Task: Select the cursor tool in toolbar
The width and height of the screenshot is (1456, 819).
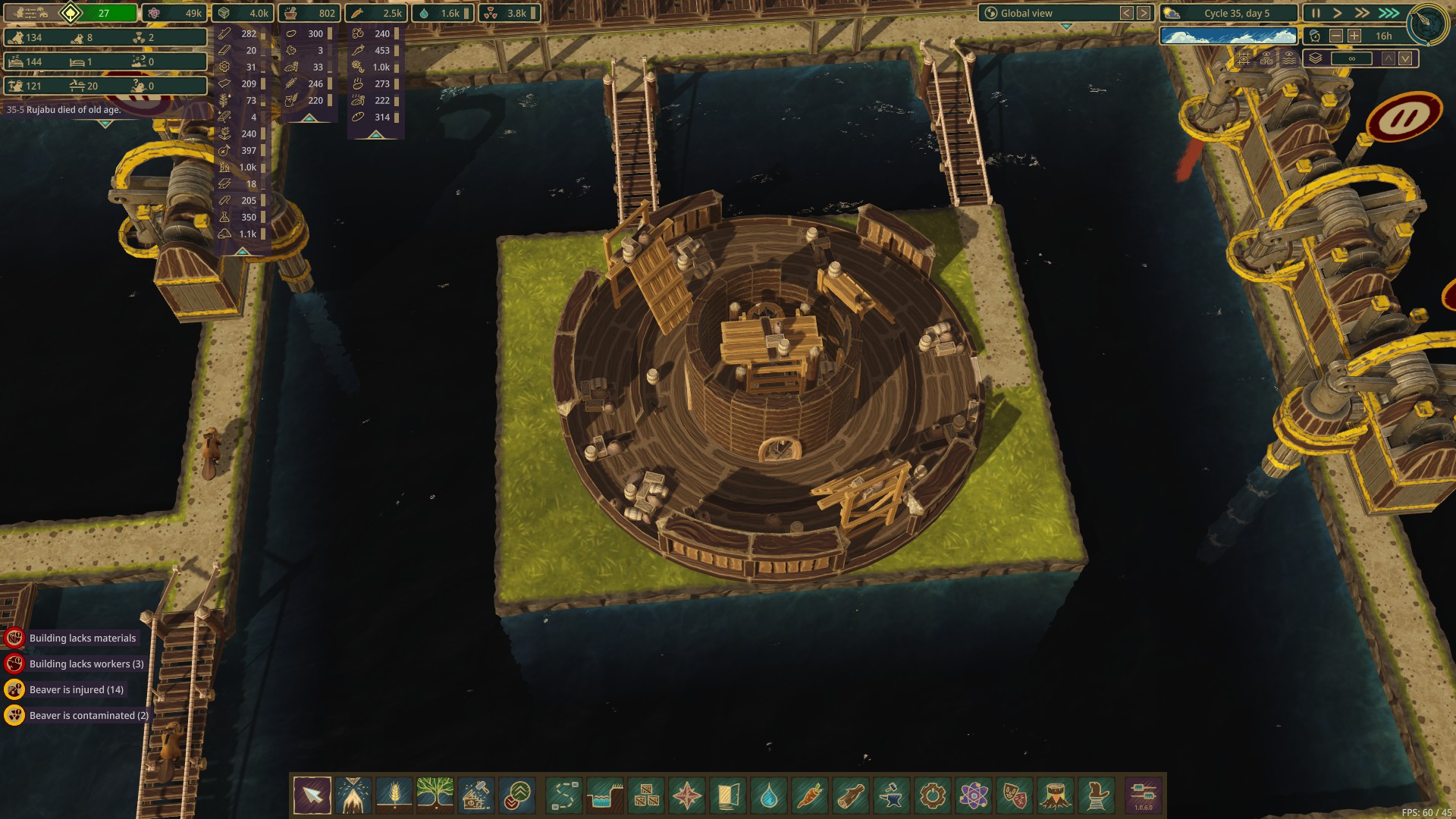Action: tap(312, 795)
